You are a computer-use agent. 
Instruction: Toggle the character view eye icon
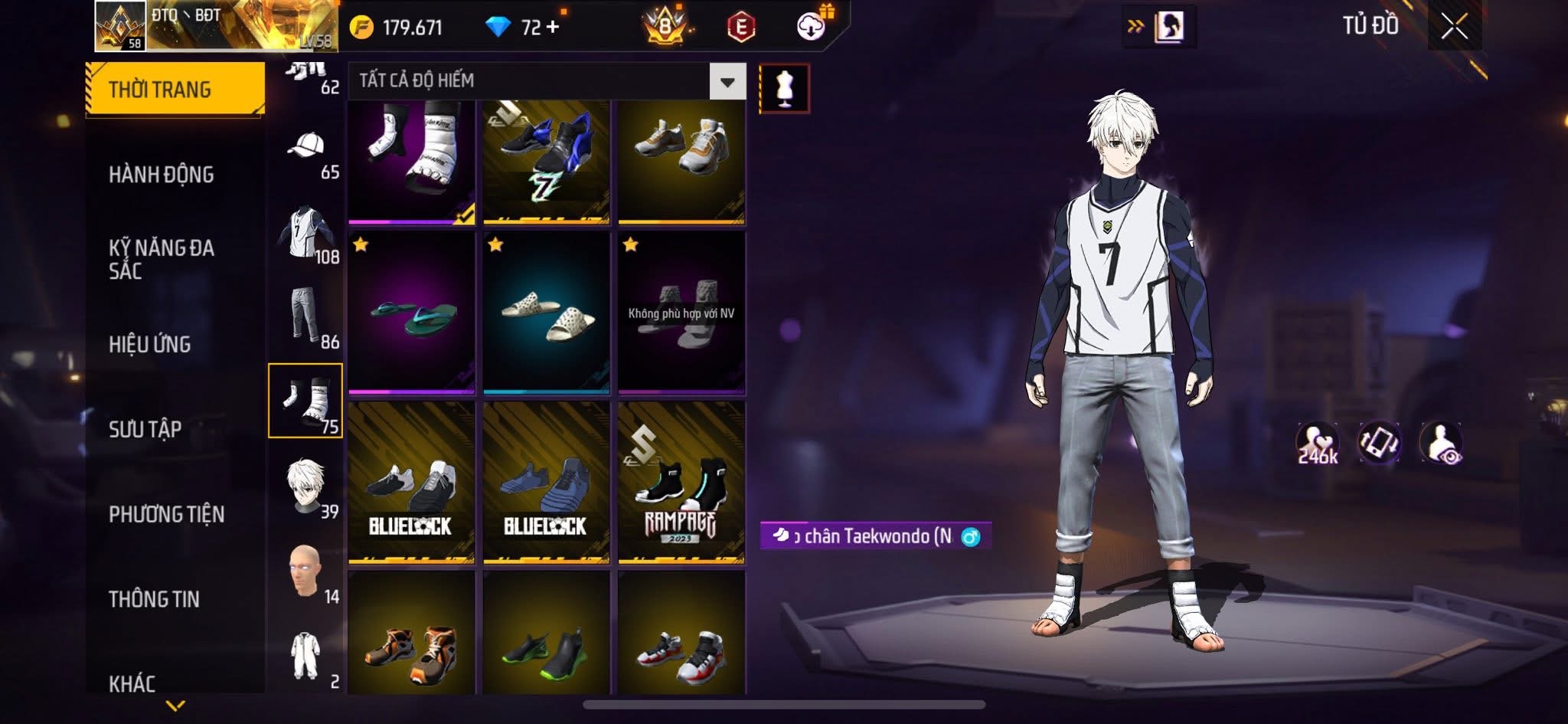pyautogui.click(x=1441, y=442)
